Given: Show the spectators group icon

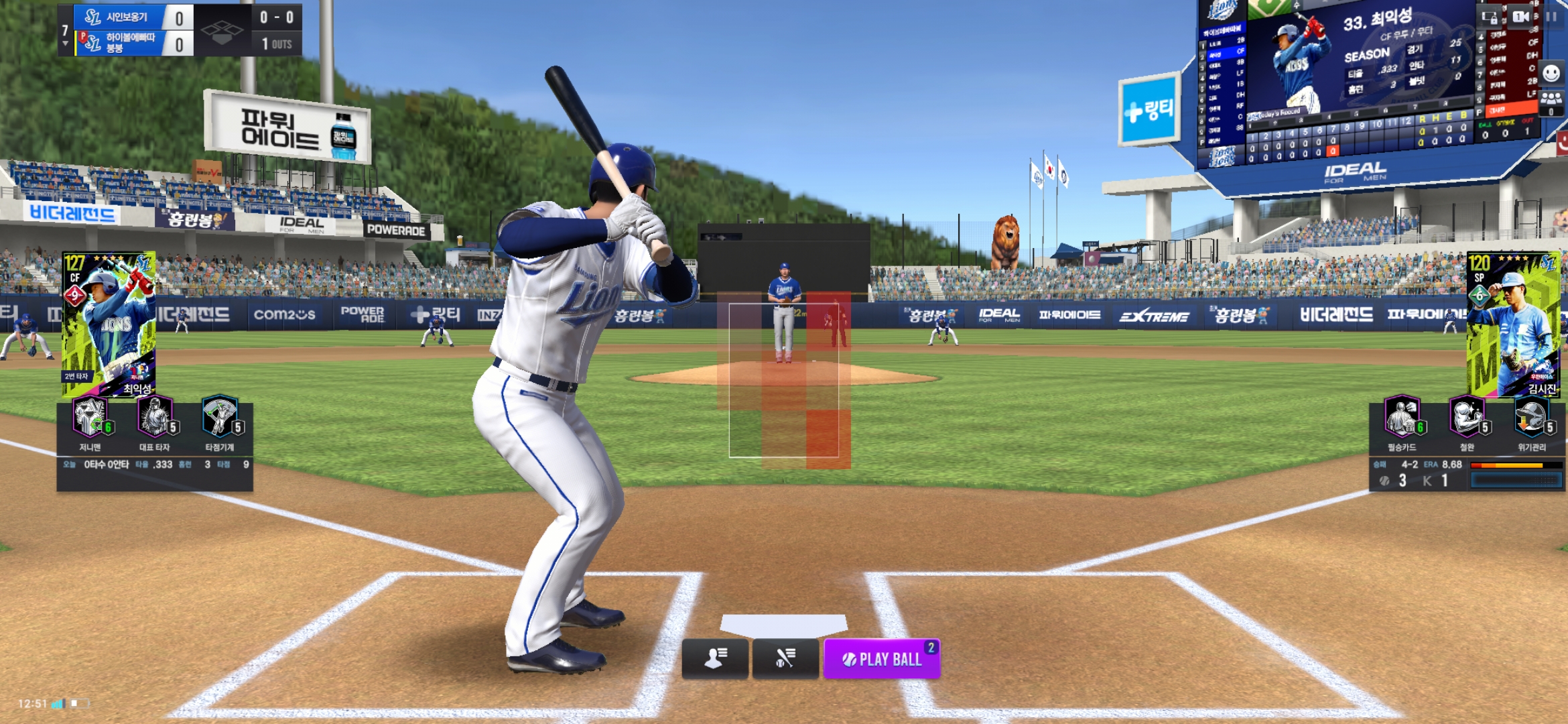Looking at the screenshot, I should pos(1551,102).
